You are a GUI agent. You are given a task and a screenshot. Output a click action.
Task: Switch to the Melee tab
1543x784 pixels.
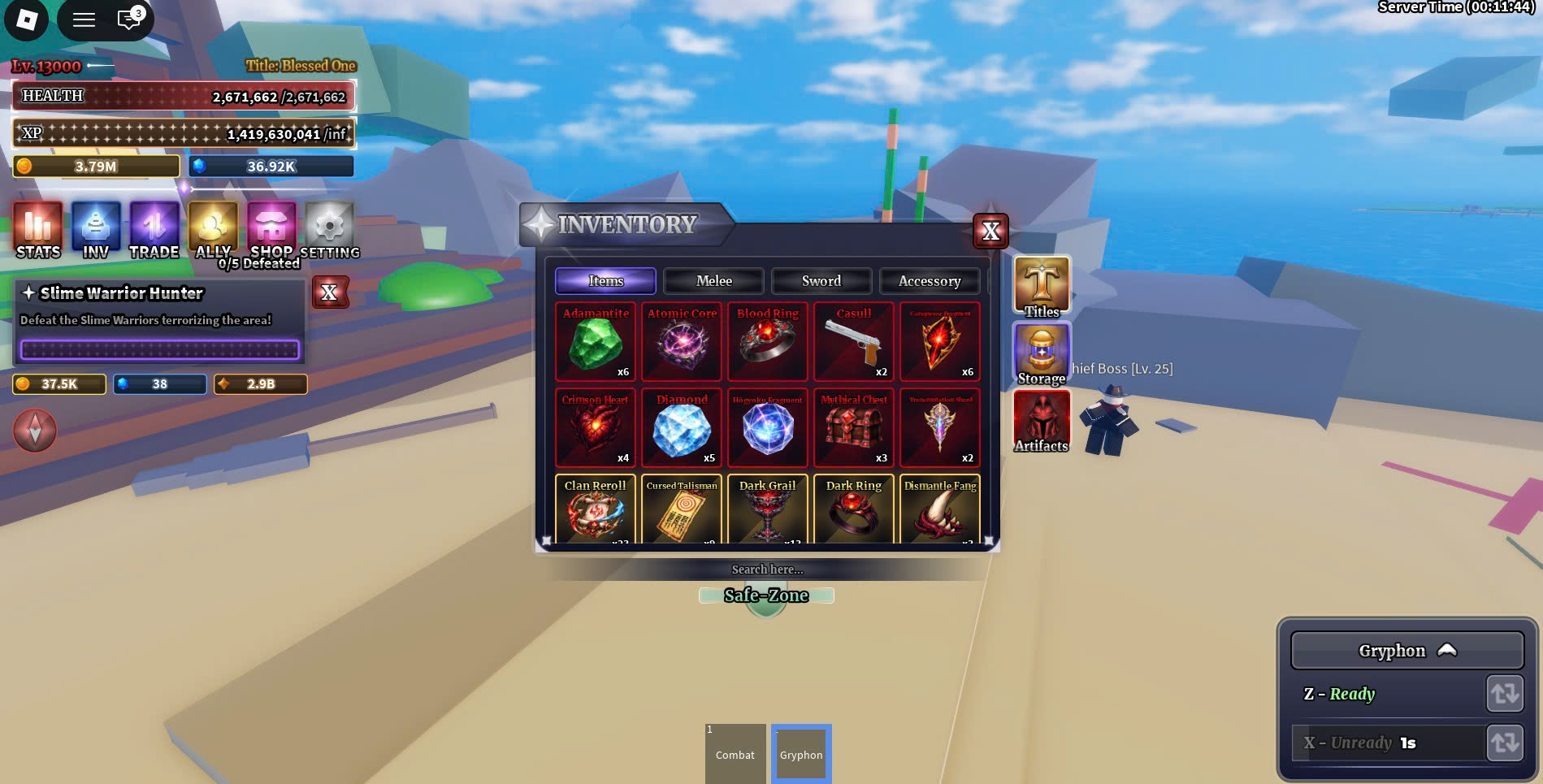[x=713, y=281]
